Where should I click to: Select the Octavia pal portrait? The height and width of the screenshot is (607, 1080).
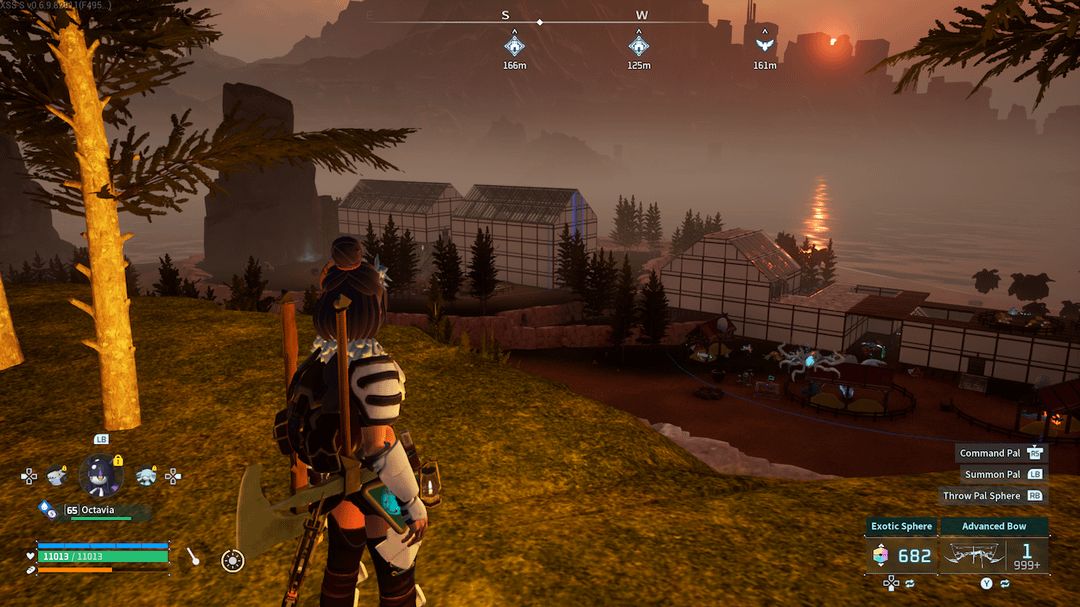(x=100, y=475)
